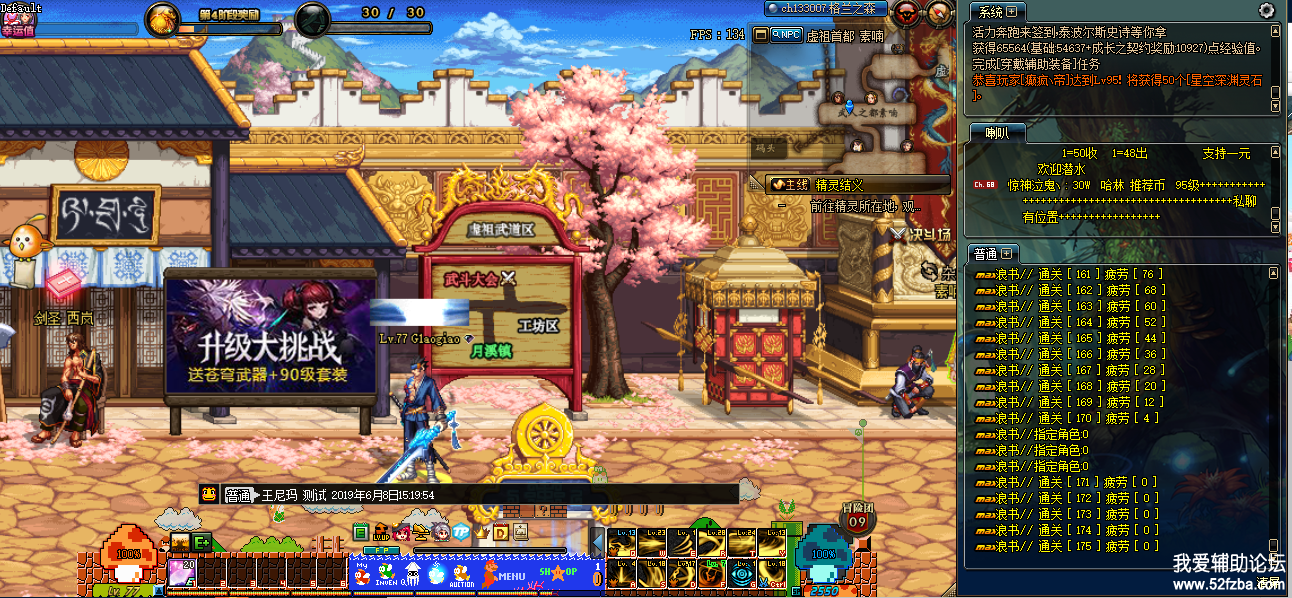
Task: Click the 普通 chat channel selector
Action: 237,494
